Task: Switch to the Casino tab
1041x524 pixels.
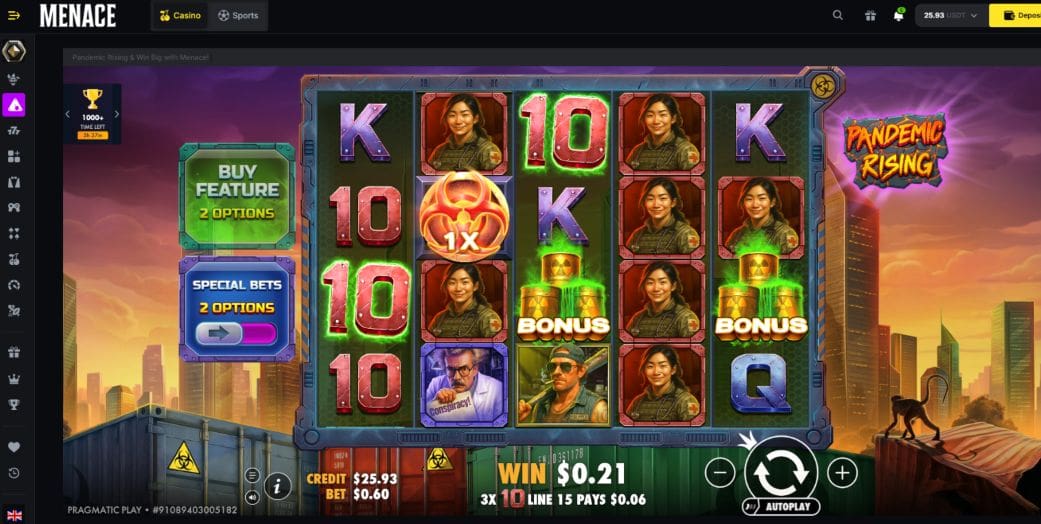Action: point(181,15)
